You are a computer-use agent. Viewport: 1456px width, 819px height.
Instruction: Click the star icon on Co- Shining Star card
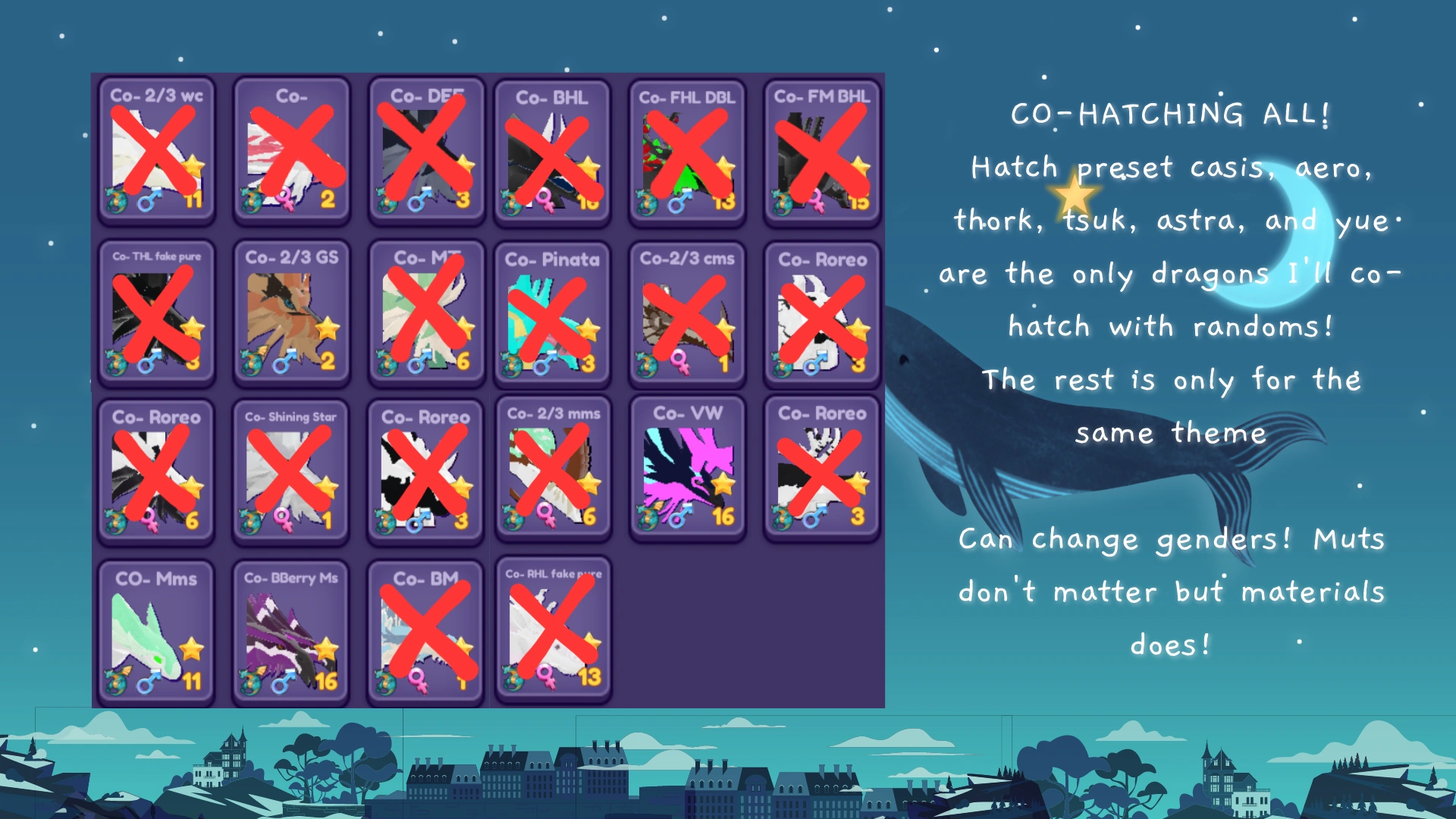point(326,485)
